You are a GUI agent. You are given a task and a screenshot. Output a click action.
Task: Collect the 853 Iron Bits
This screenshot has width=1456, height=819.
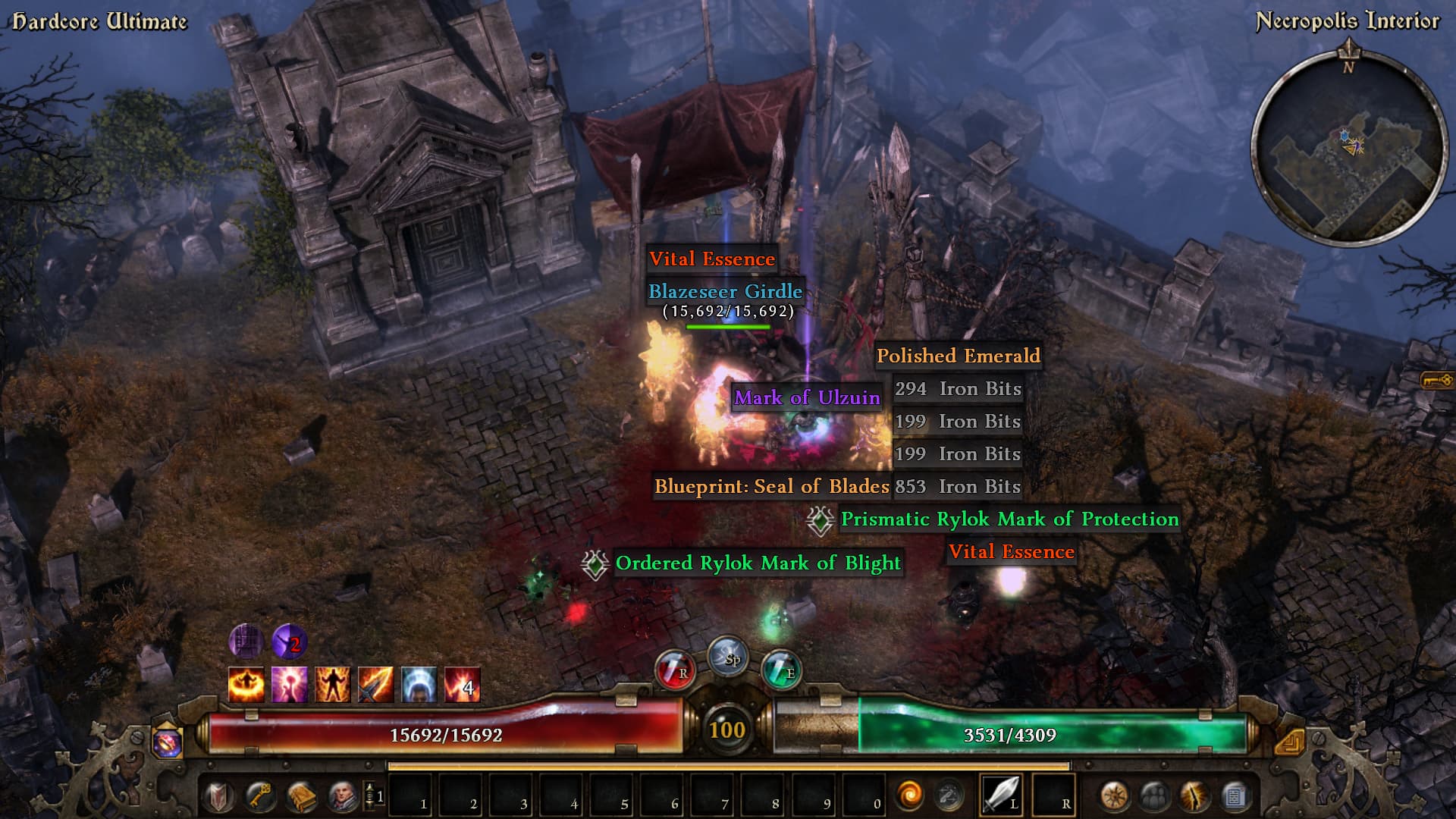click(958, 487)
